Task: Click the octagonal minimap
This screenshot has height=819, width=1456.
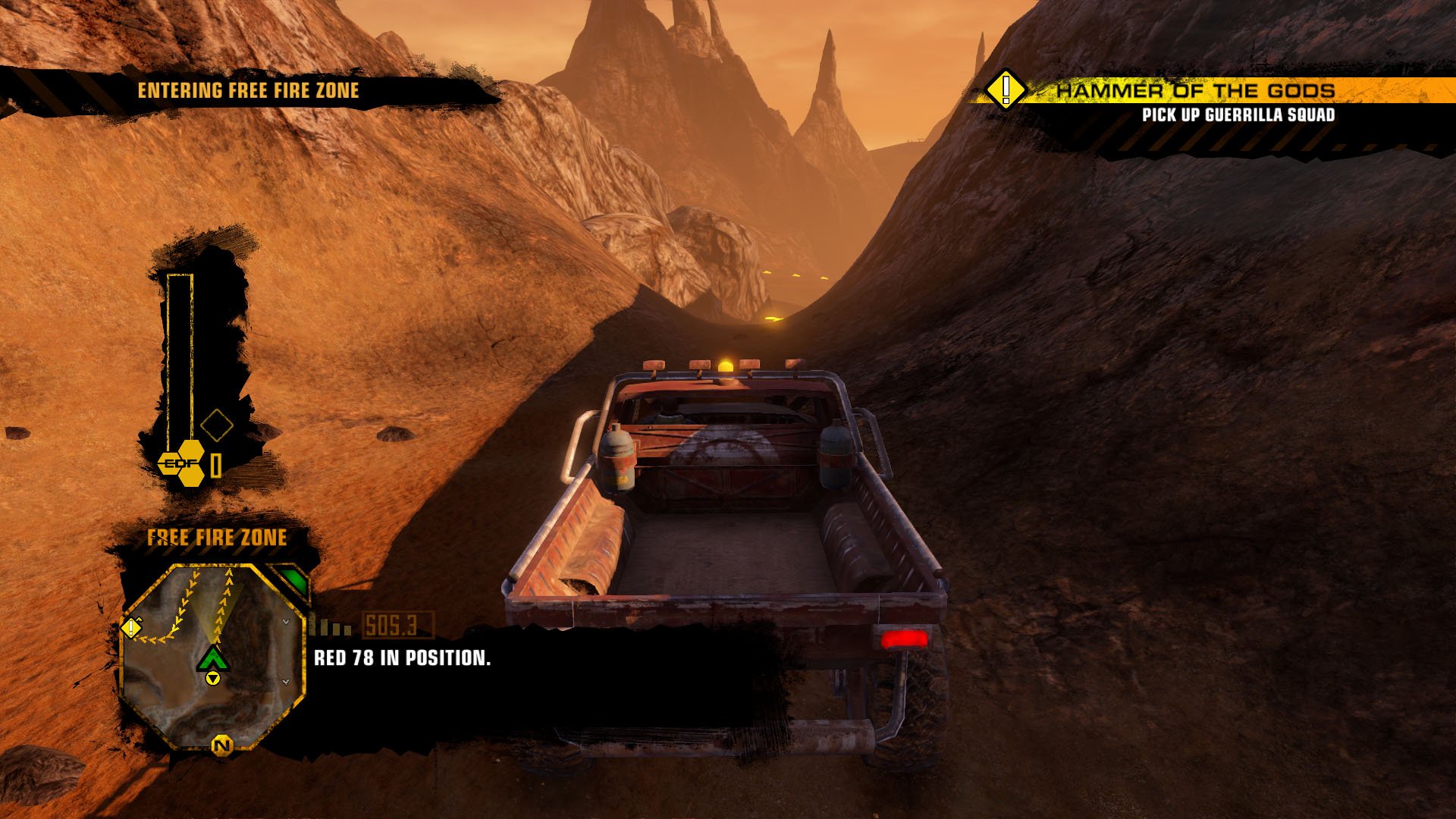Action: point(213,657)
